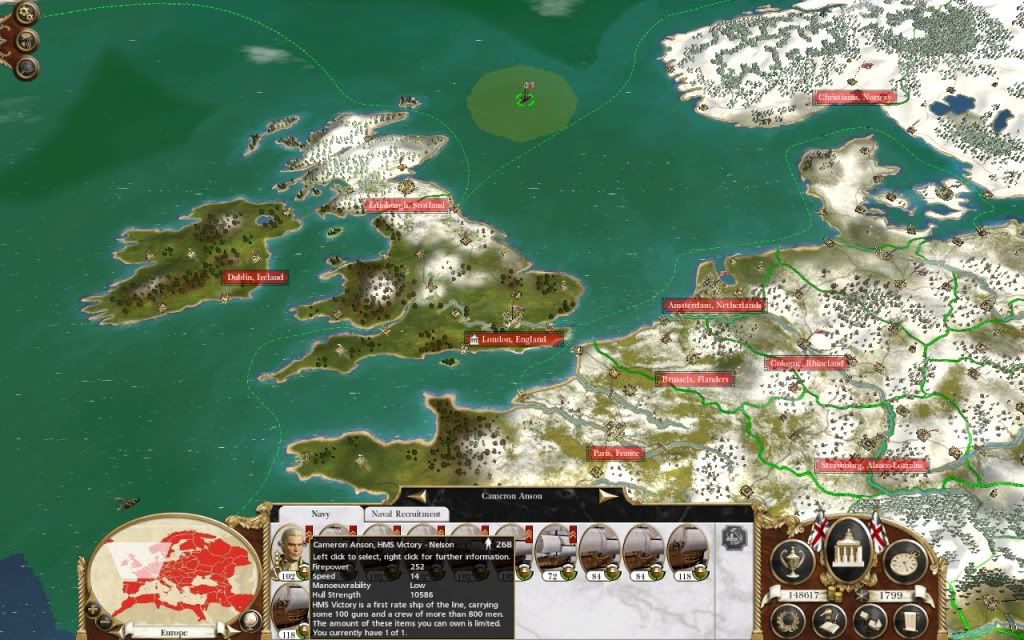Cycle to the next fleet after Cameron Anson

609,494
